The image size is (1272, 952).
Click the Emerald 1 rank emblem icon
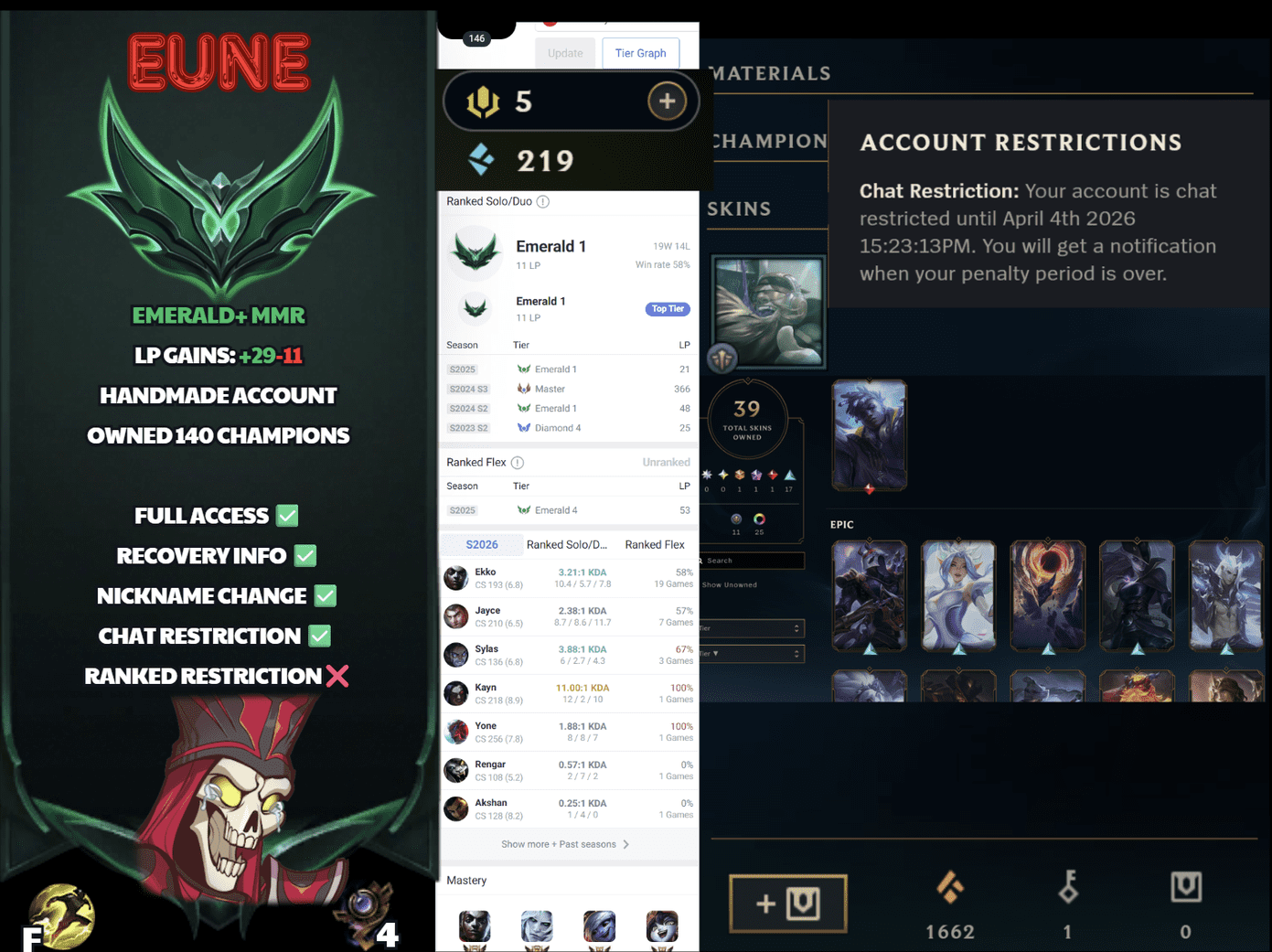tap(474, 251)
